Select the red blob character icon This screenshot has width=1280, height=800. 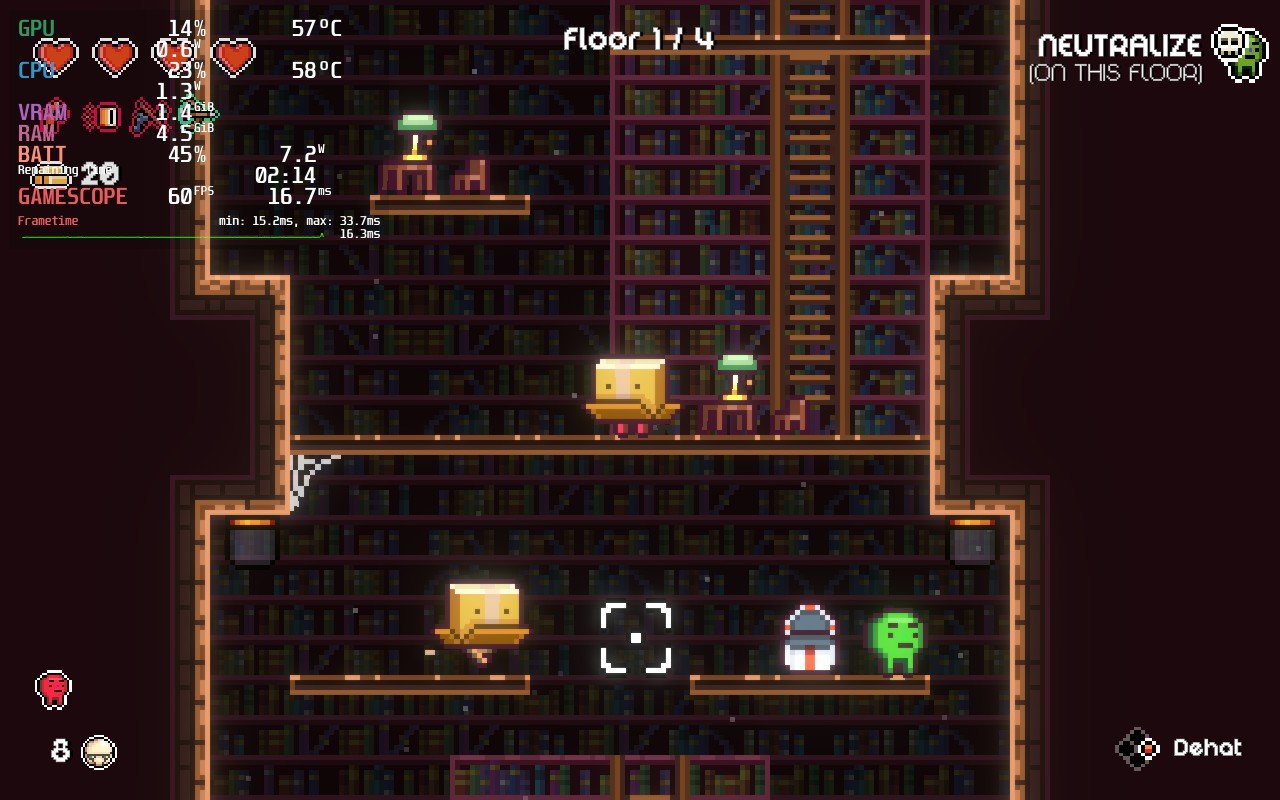click(54, 688)
